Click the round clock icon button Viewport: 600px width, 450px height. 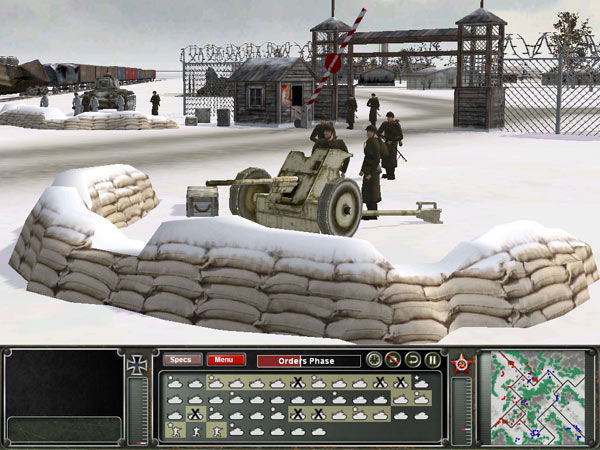373,359
